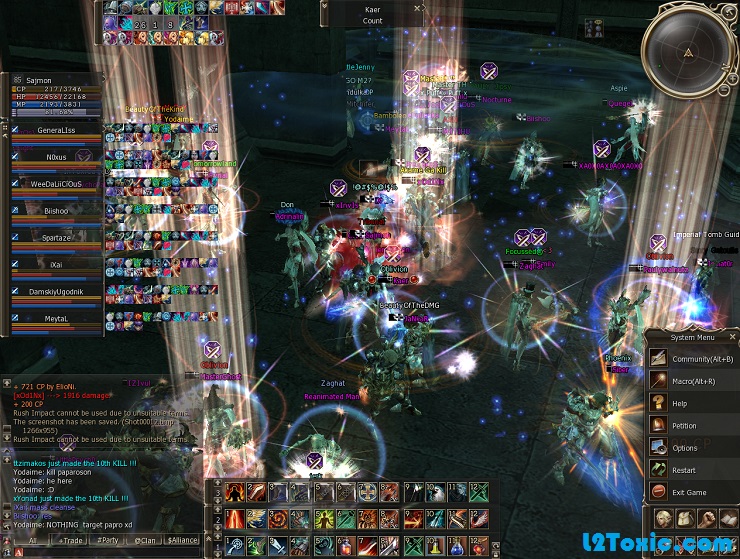Close the System Menu window

(733, 337)
